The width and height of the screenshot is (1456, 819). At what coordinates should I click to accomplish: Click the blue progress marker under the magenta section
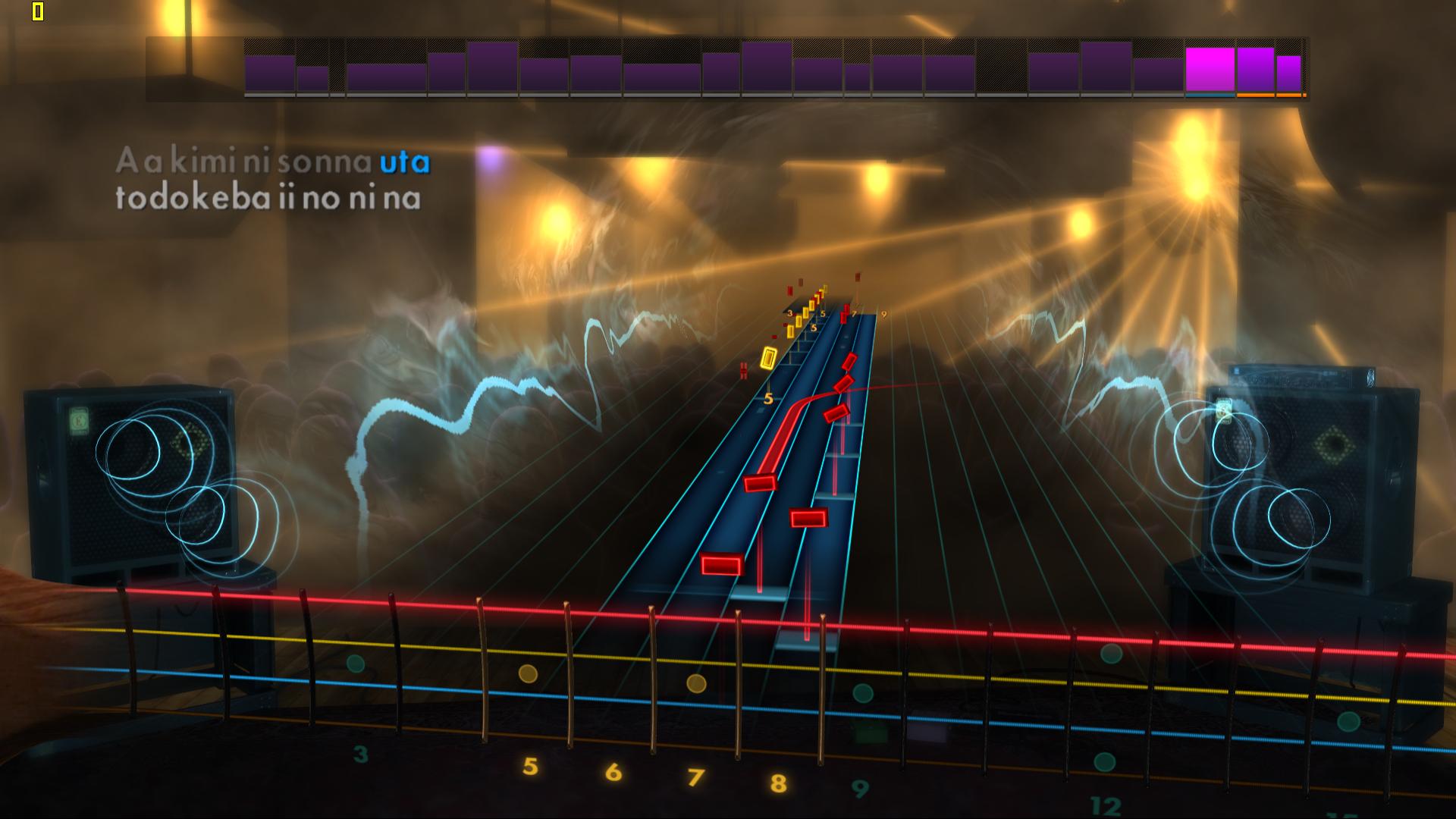[1210, 96]
